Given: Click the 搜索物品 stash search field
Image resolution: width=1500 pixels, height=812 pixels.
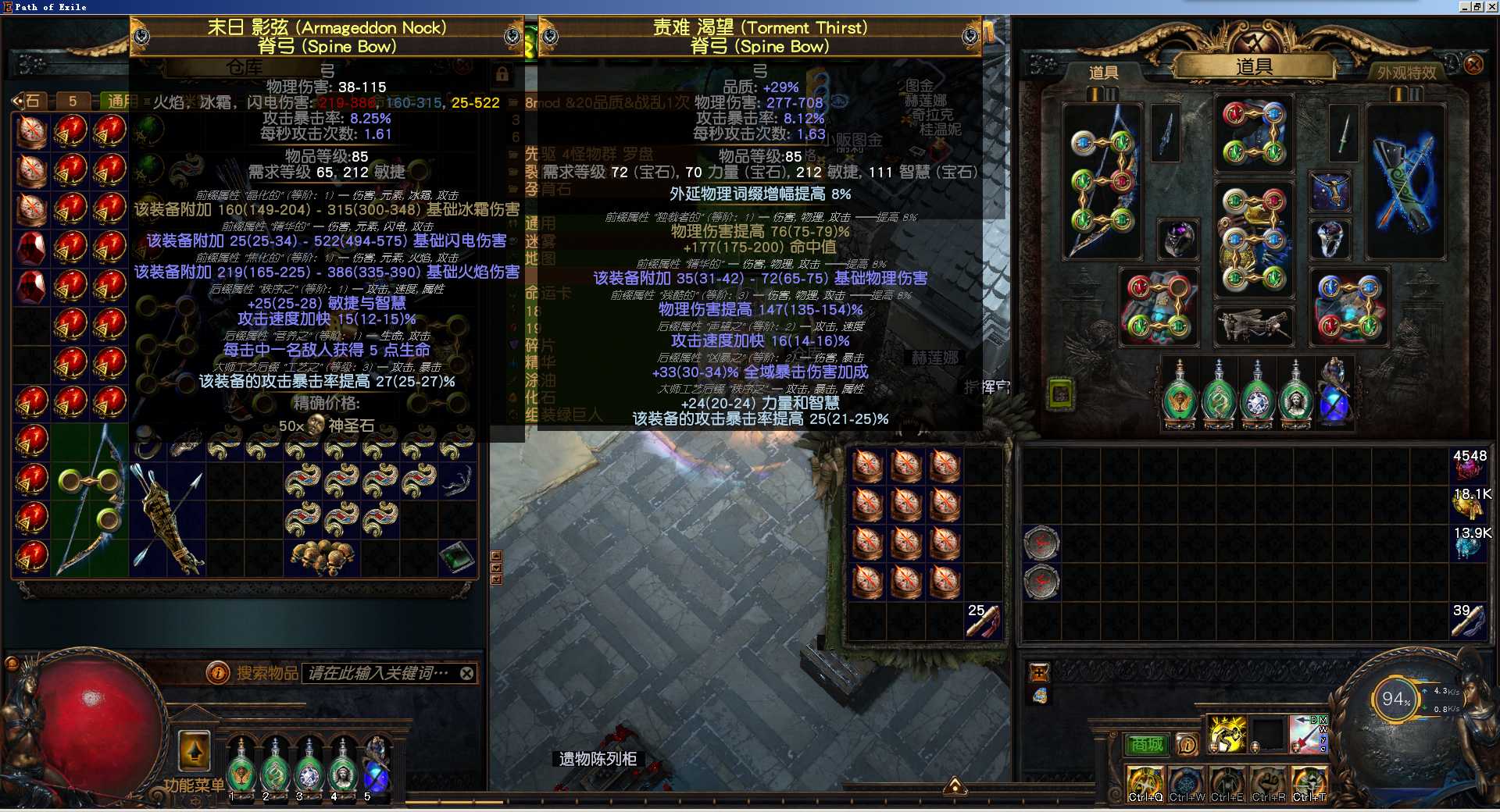Looking at the screenshot, I should tap(378, 673).
